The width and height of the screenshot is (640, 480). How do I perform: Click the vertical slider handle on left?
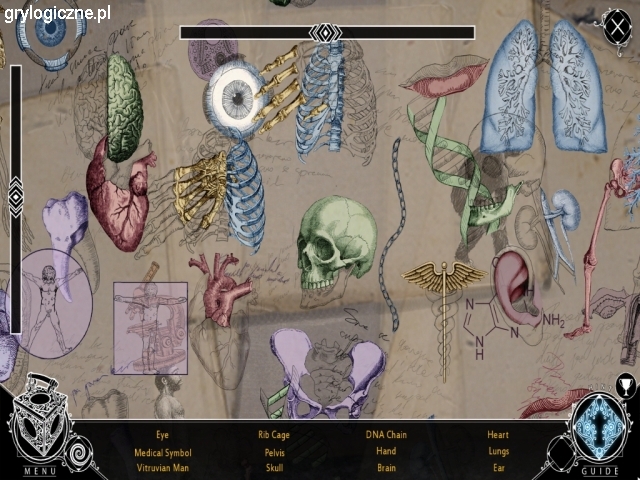point(15,196)
